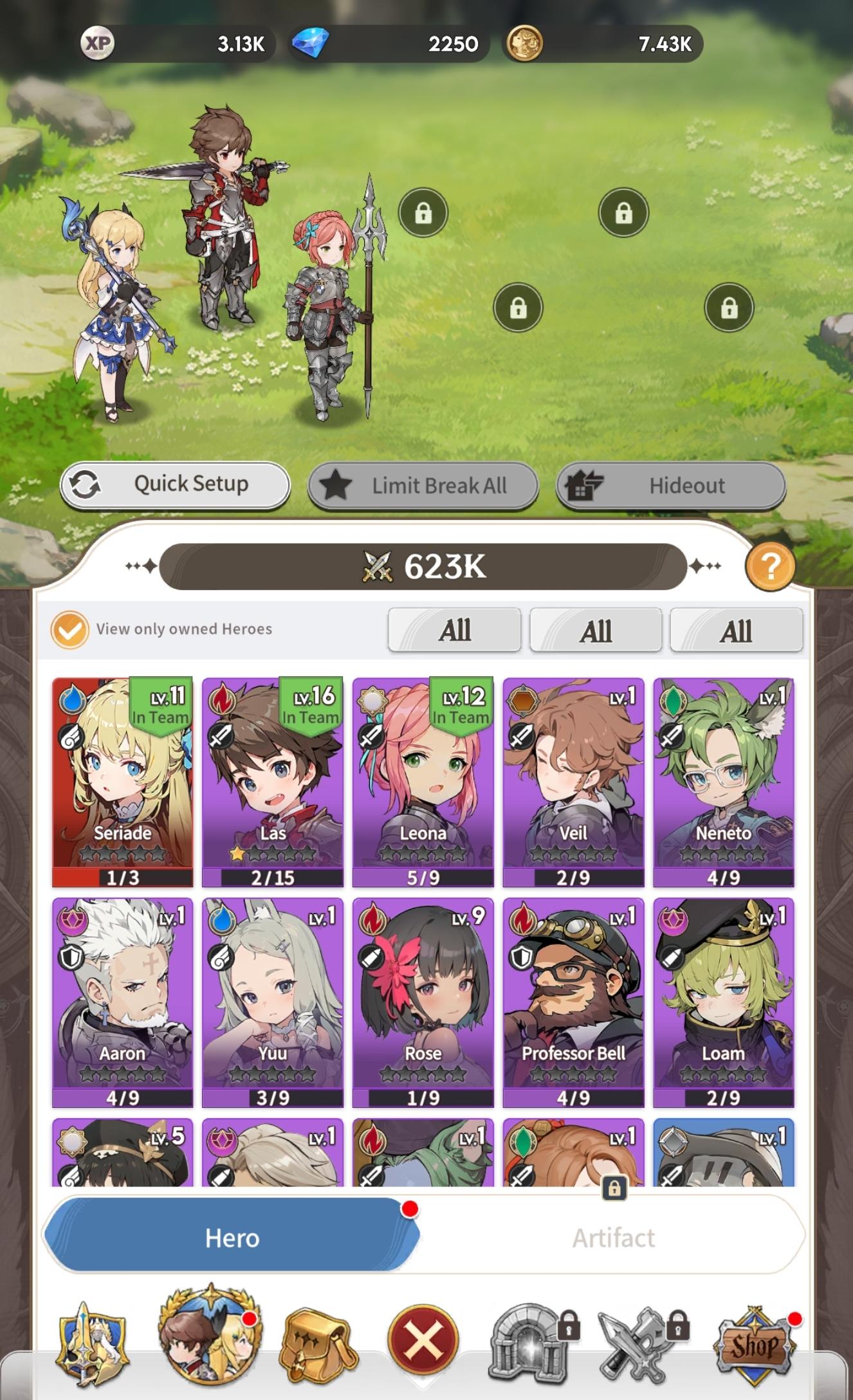Open the first All filter
Viewport: 853px width, 1400px height.
click(x=455, y=630)
